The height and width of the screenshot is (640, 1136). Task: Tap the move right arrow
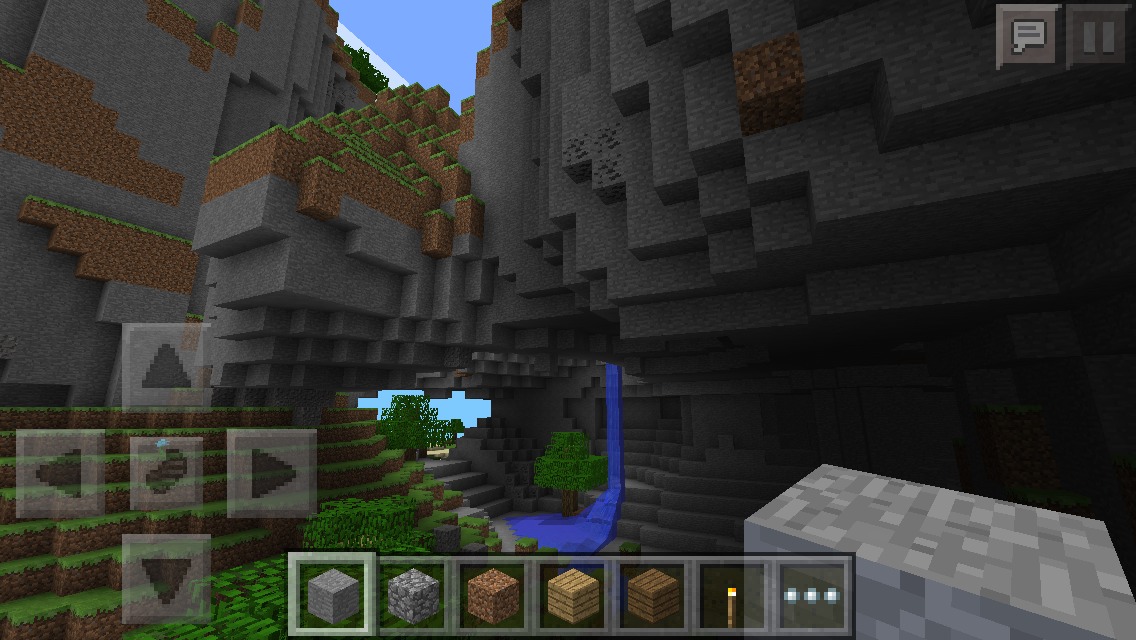(272, 472)
